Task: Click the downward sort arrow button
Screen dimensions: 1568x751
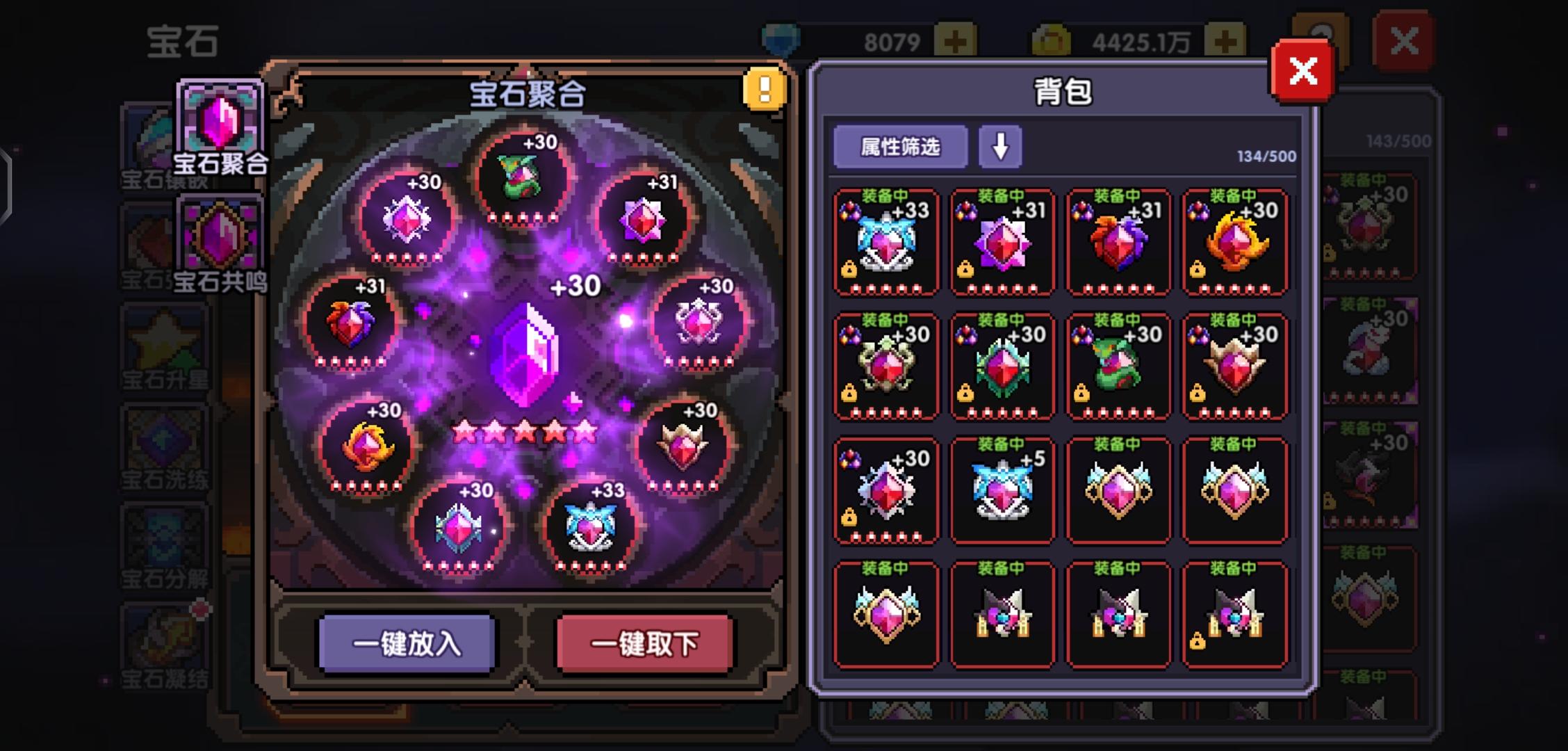Action: [x=1001, y=147]
